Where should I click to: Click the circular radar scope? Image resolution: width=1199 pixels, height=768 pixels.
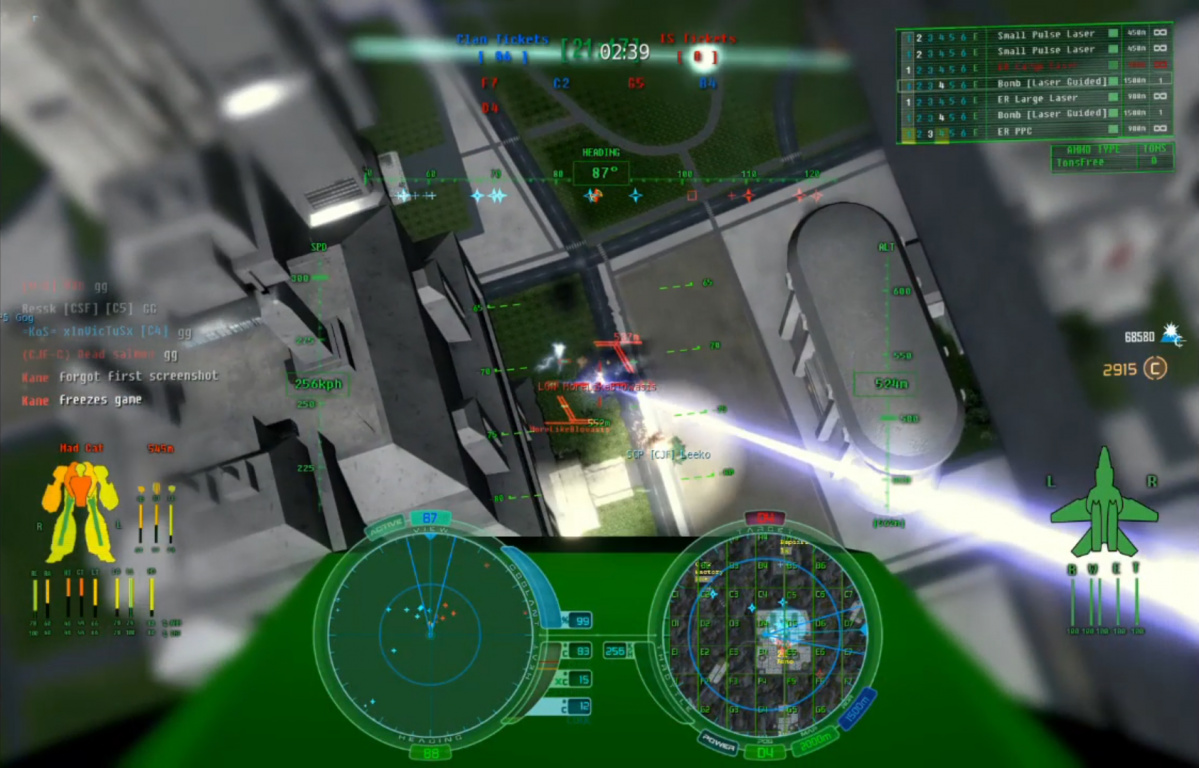point(430,630)
